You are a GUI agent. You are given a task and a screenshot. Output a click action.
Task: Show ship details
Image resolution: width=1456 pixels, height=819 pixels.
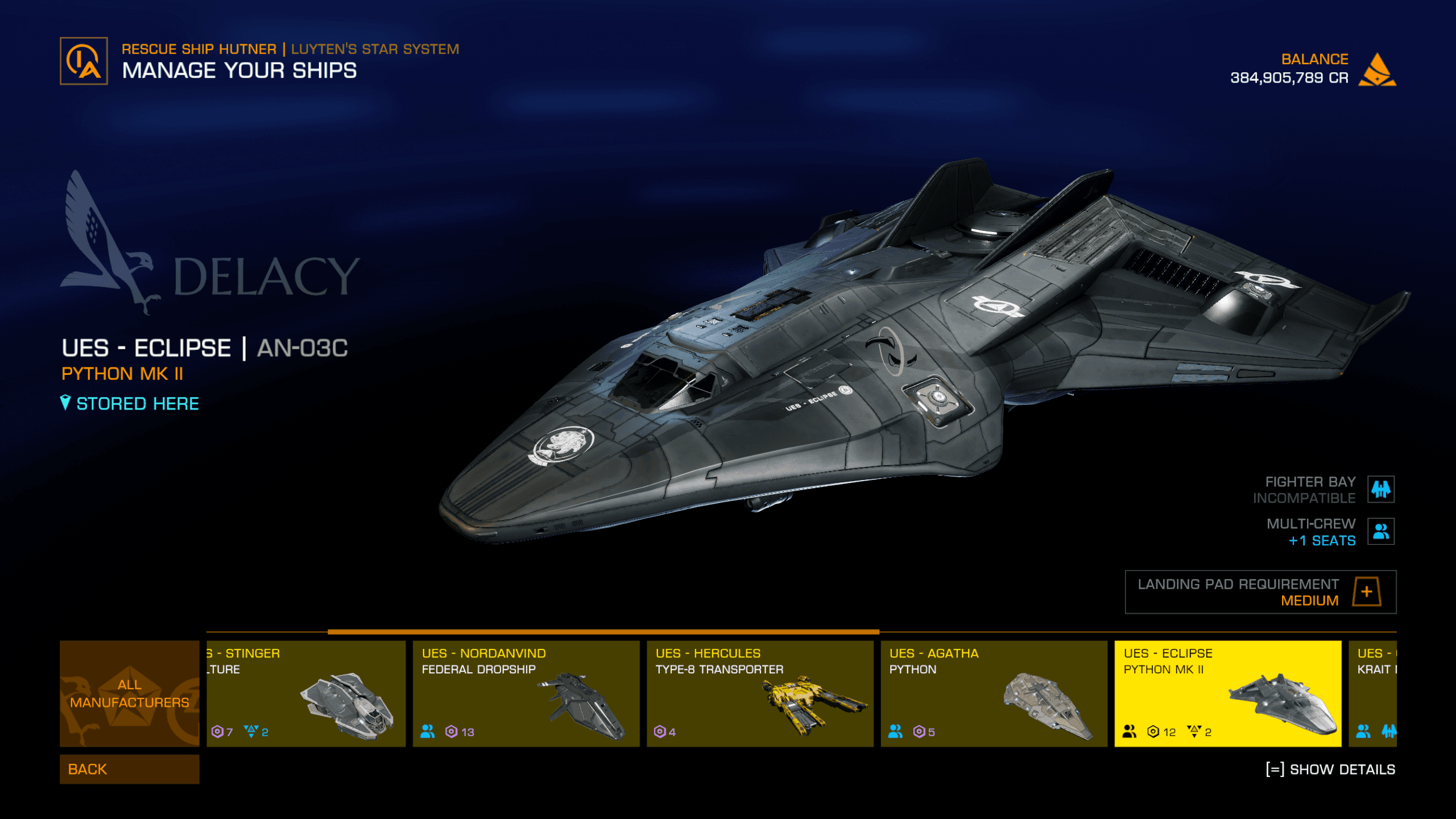pos(1330,770)
